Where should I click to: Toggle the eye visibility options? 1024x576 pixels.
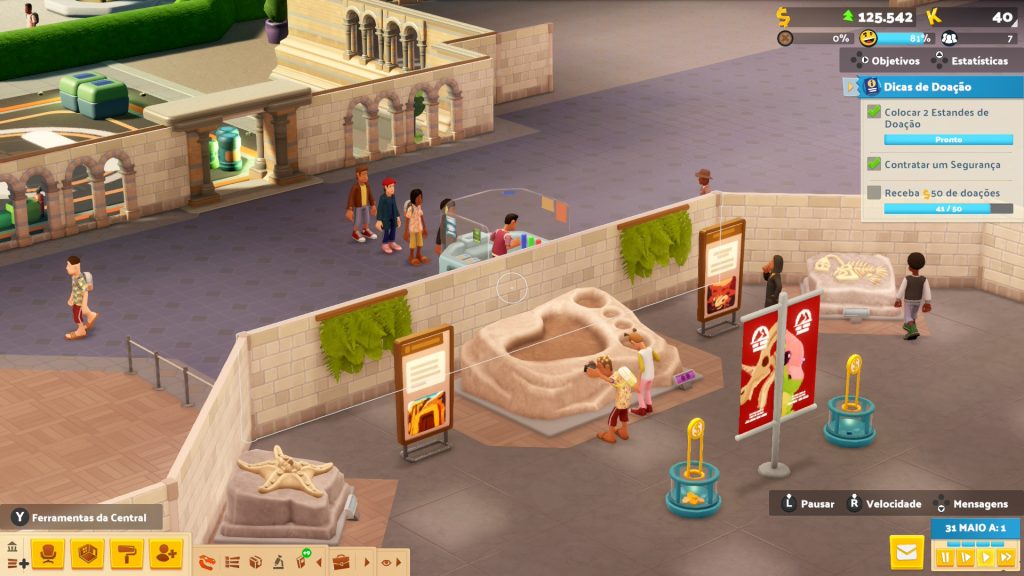[x=386, y=562]
